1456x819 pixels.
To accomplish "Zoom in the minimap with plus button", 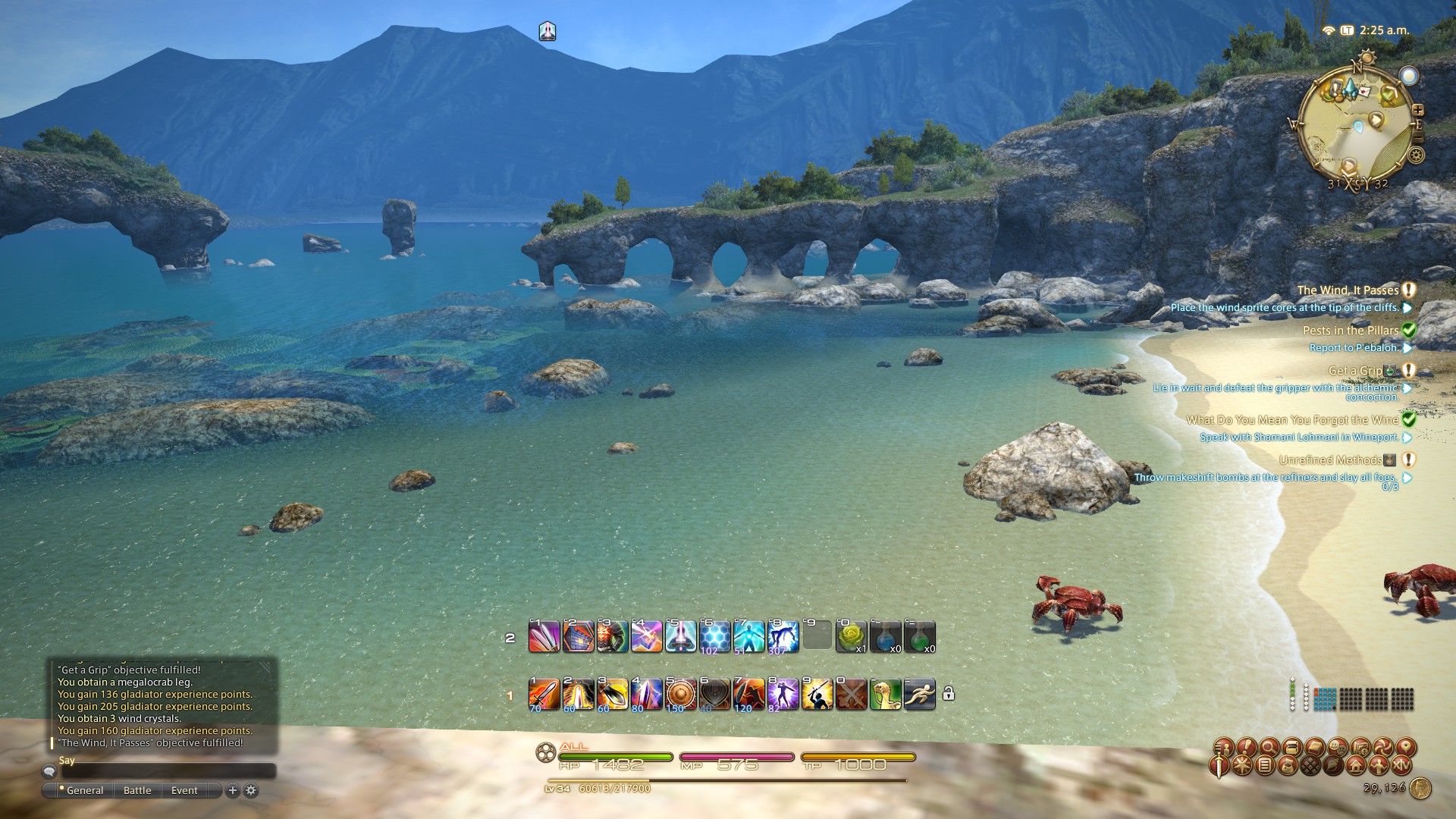I will click(1417, 111).
